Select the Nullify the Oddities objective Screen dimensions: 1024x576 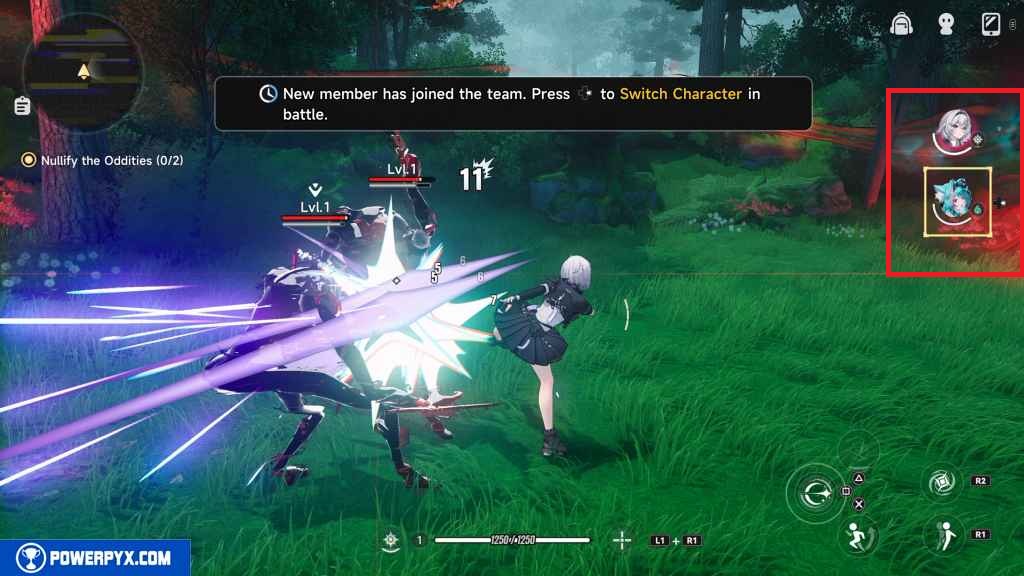(104, 160)
